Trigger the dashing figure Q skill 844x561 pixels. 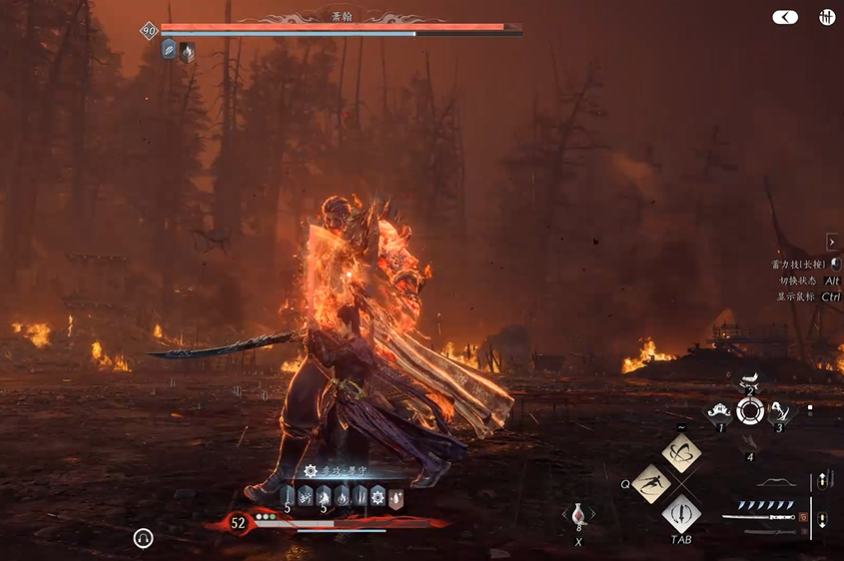(x=652, y=484)
